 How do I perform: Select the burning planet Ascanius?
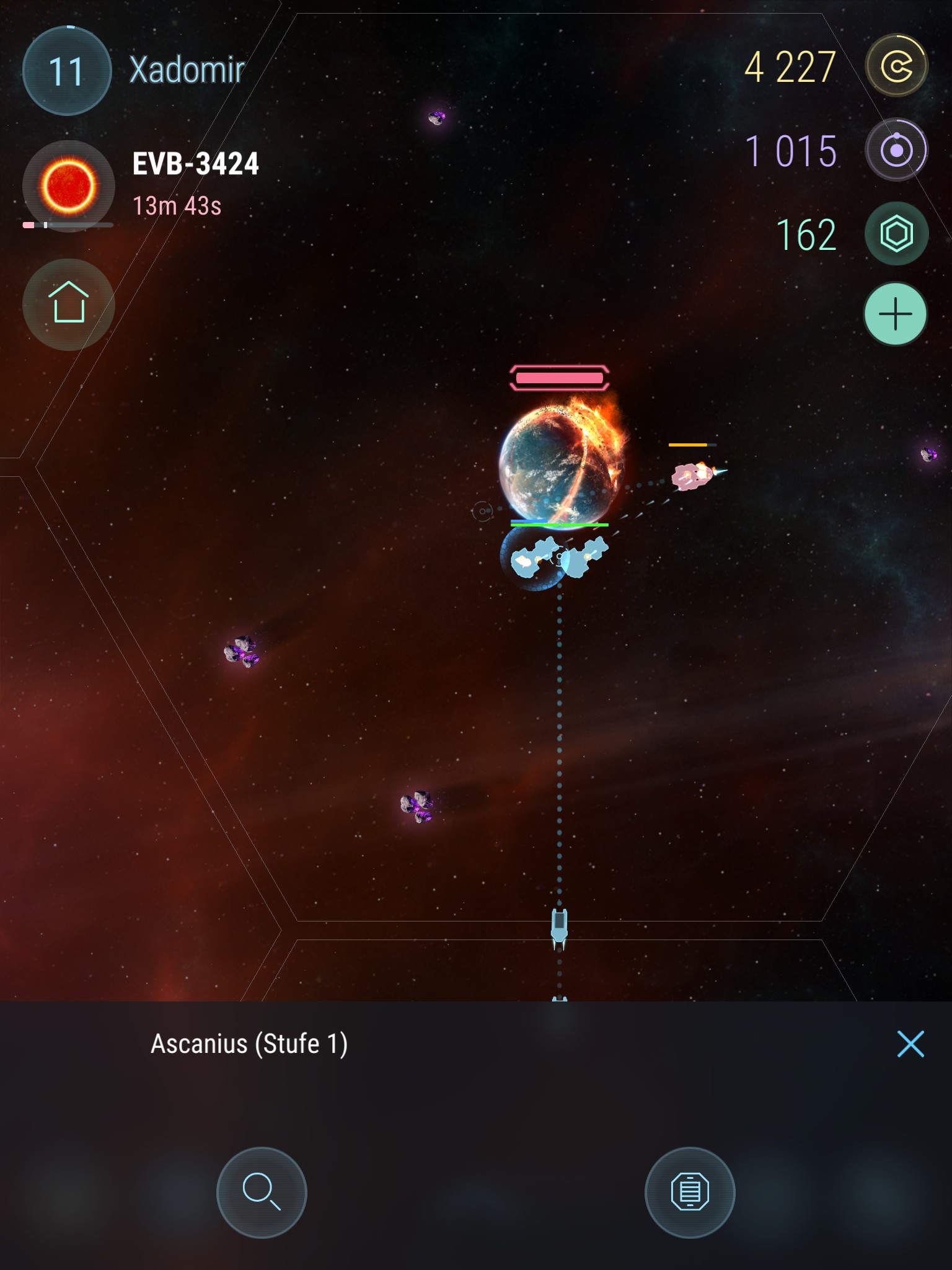coord(562,463)
